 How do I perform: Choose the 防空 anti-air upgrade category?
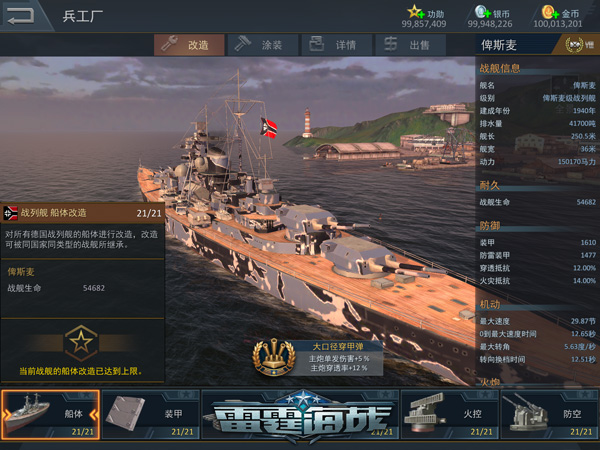[549, 414]
